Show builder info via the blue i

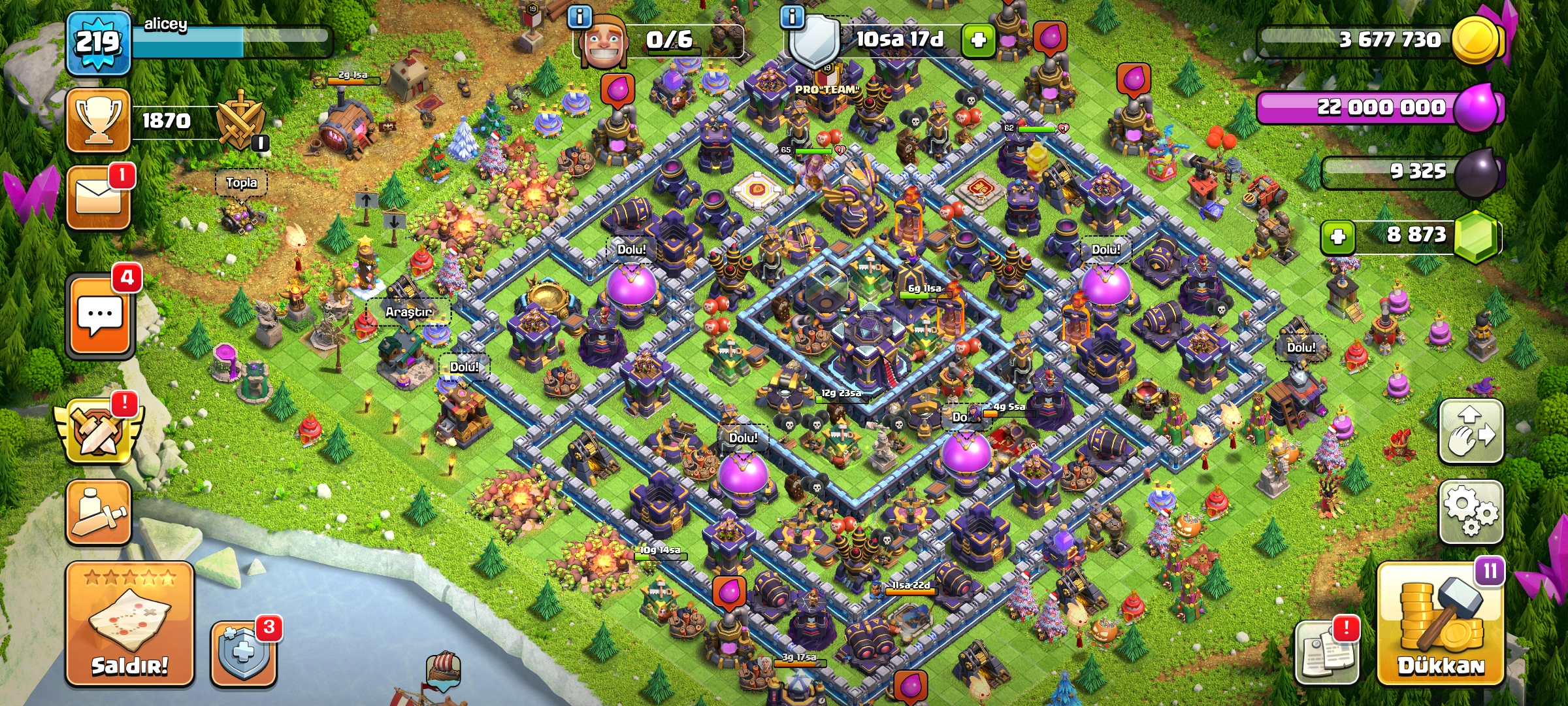point(580,16)
